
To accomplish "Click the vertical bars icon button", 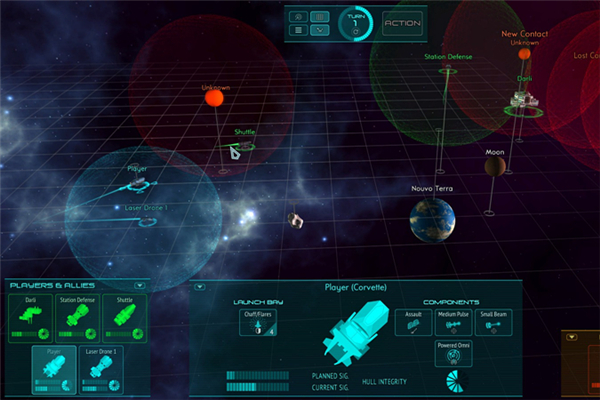I will 319,16.
